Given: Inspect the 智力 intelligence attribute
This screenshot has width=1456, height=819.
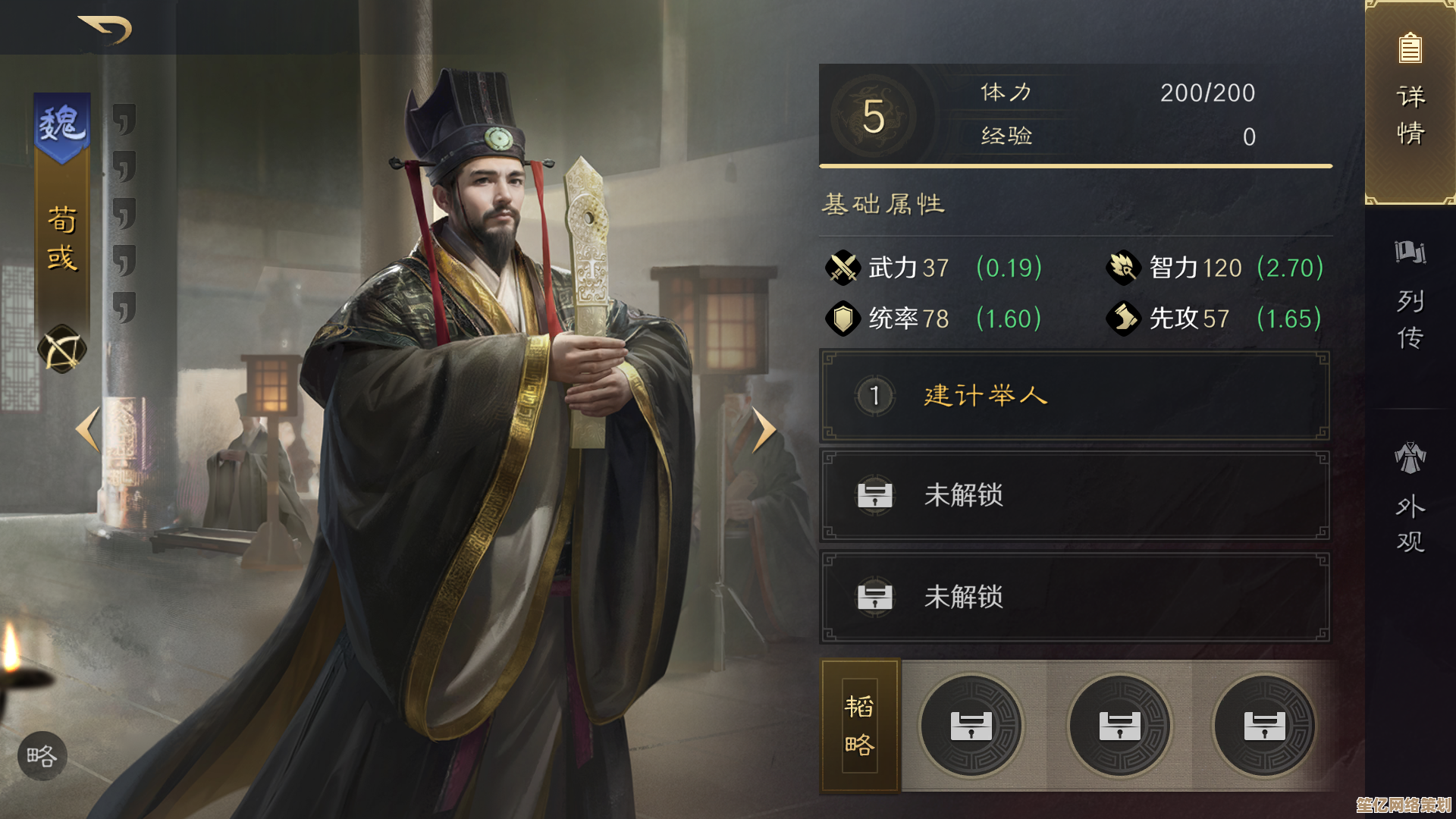Looking at the screenshot, I should (x=1123, y=268).
